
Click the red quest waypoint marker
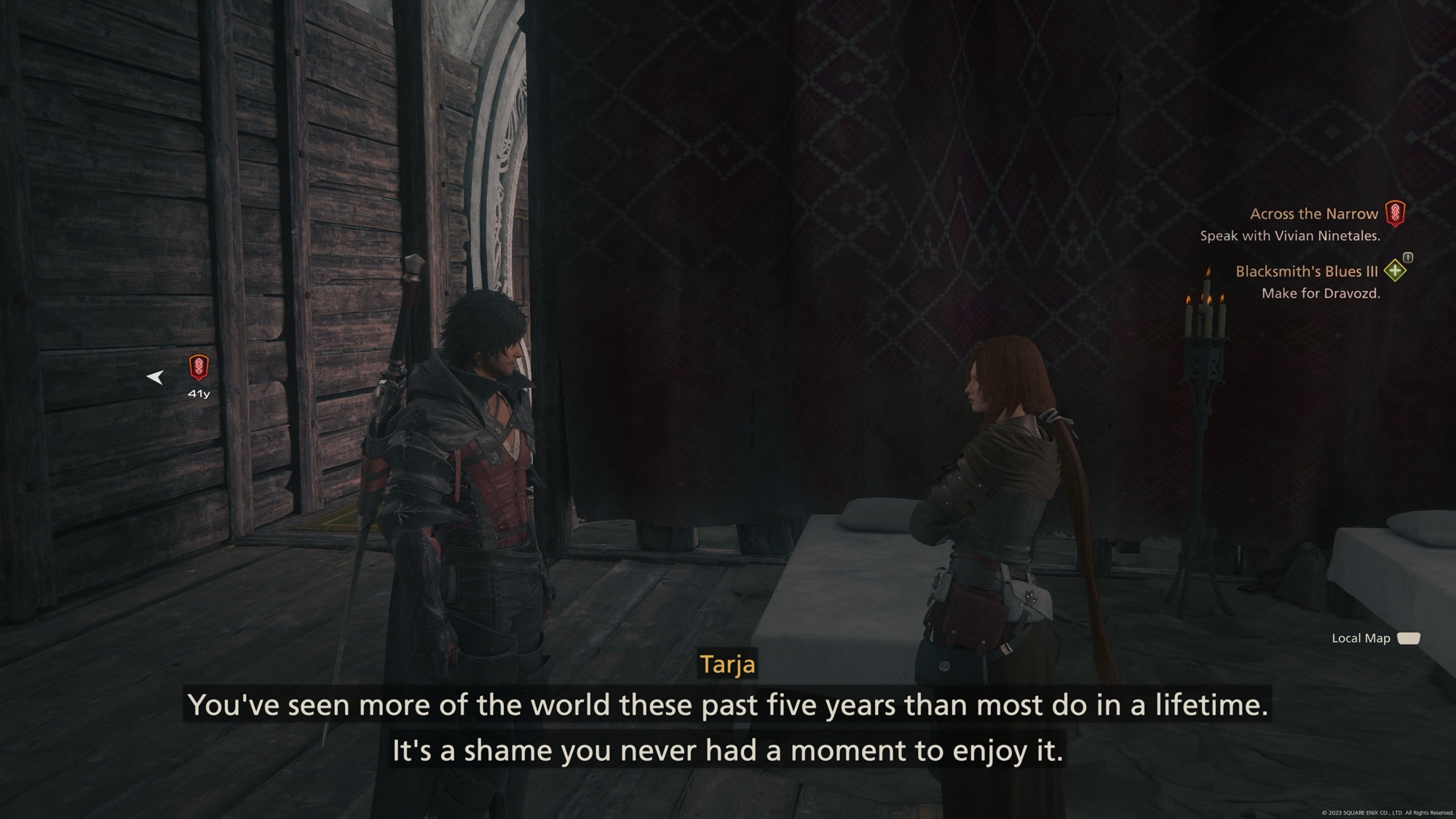click(199, 367)
